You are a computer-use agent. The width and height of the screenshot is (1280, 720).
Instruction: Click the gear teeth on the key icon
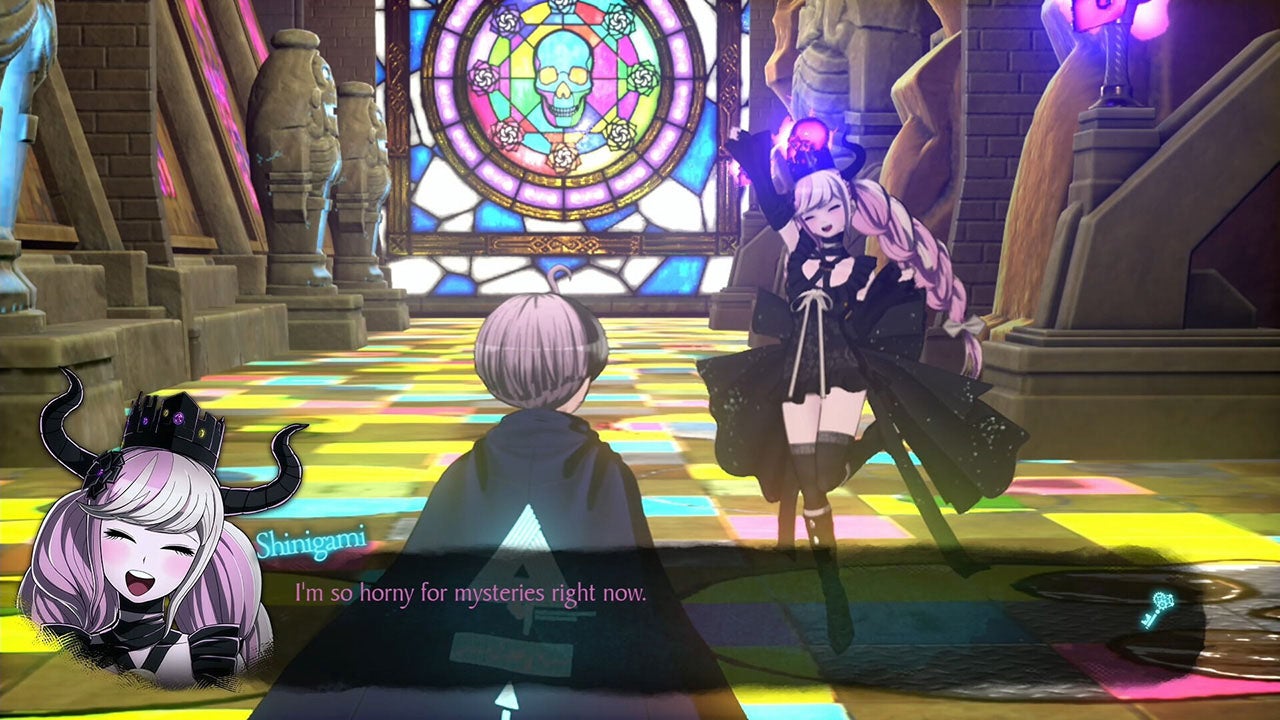point(1162,600)
